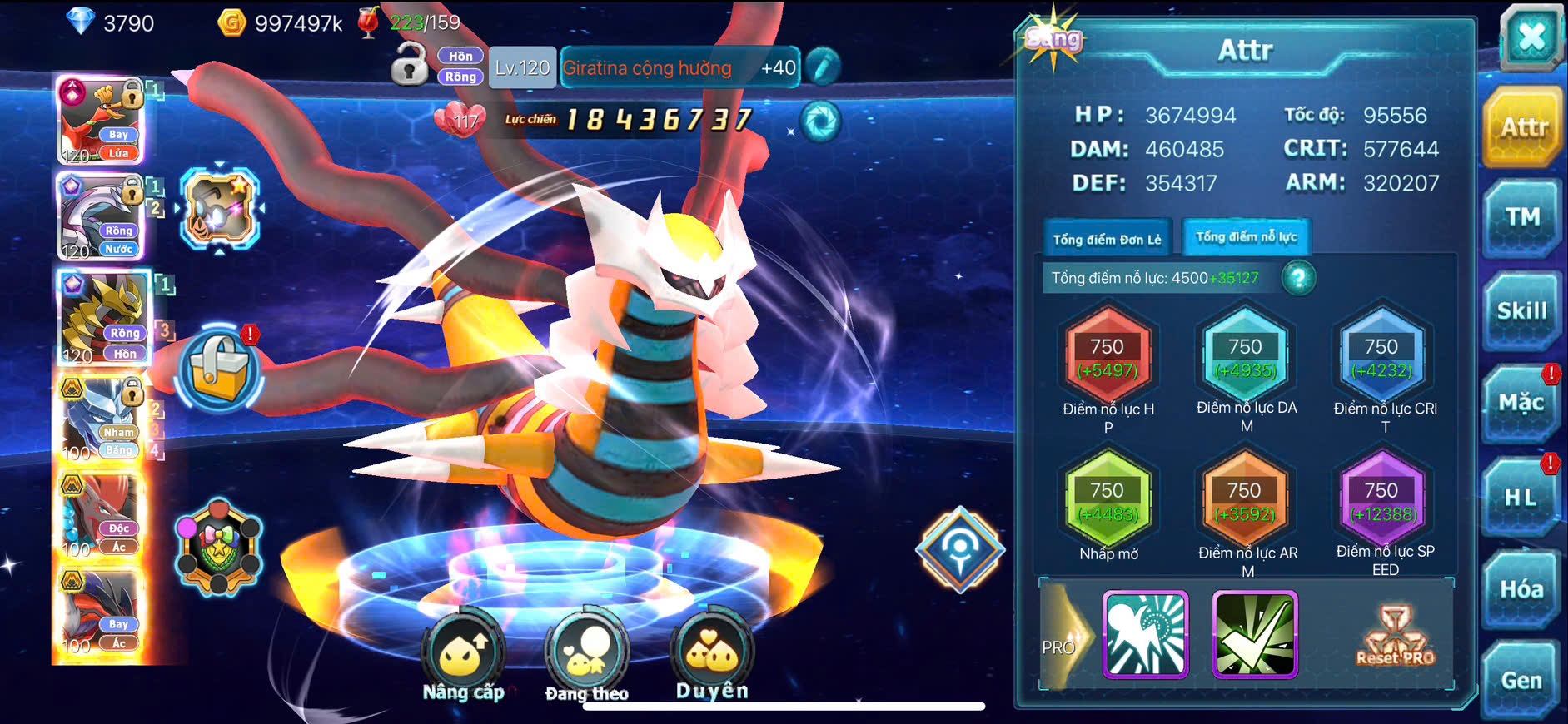Switch to the TM tab
Screen dimensions: 1568x724
(x=1521, y=219)
